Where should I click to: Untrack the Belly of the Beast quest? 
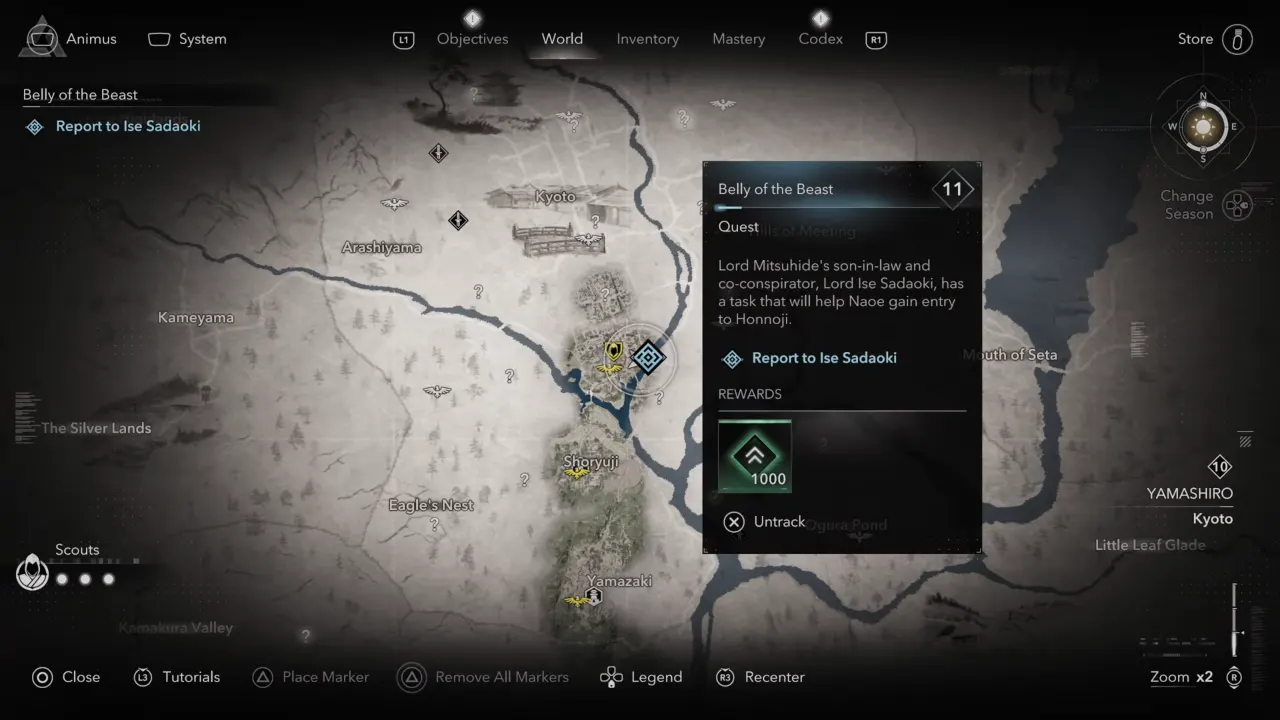(764, 521)
